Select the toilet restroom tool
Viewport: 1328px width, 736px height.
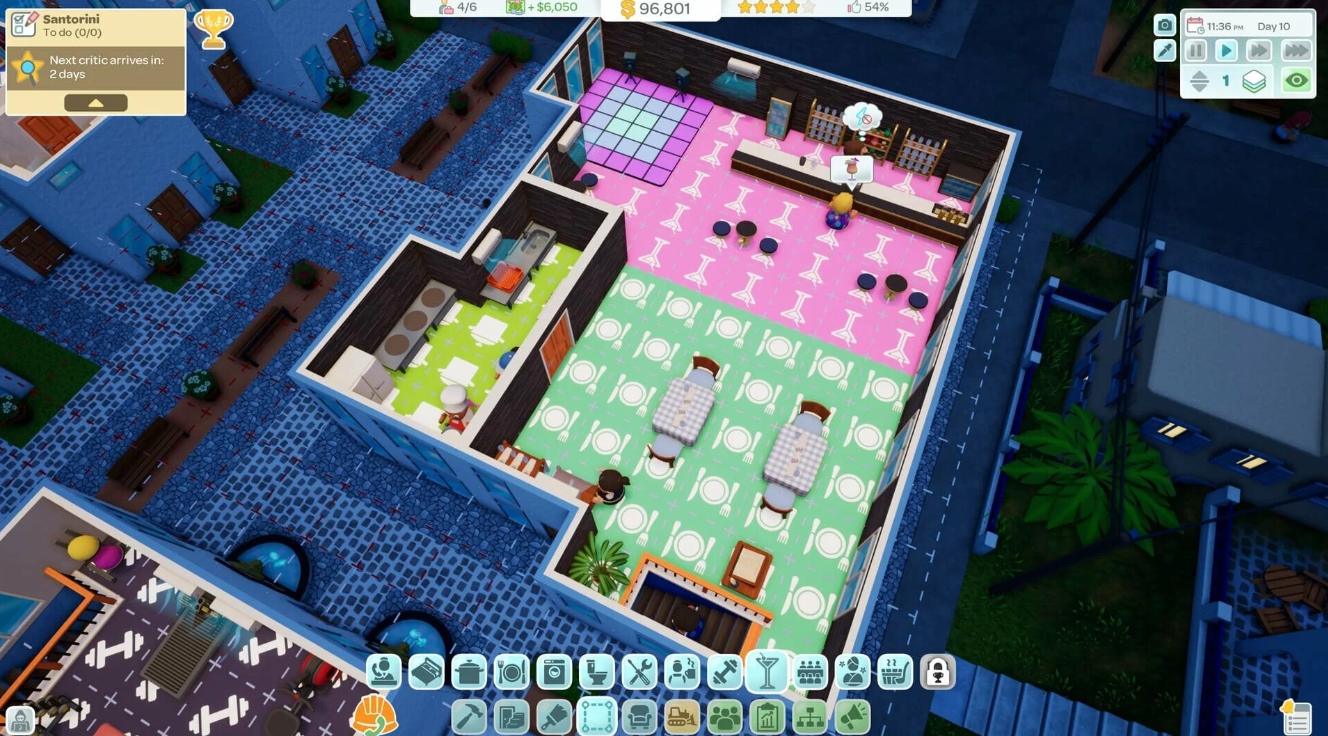coord(596,672)
